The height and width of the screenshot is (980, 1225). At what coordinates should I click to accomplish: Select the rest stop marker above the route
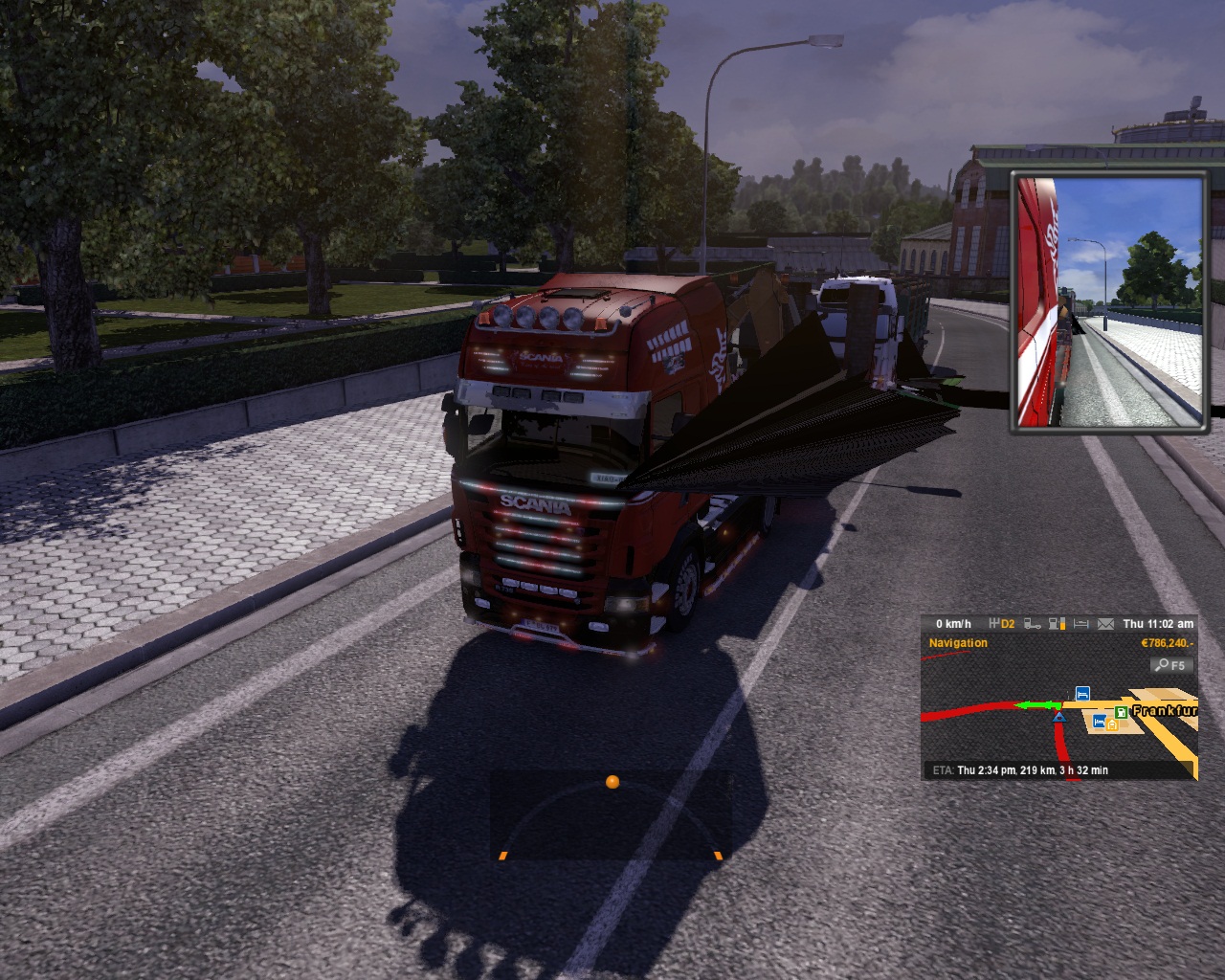coord(1082,693)
